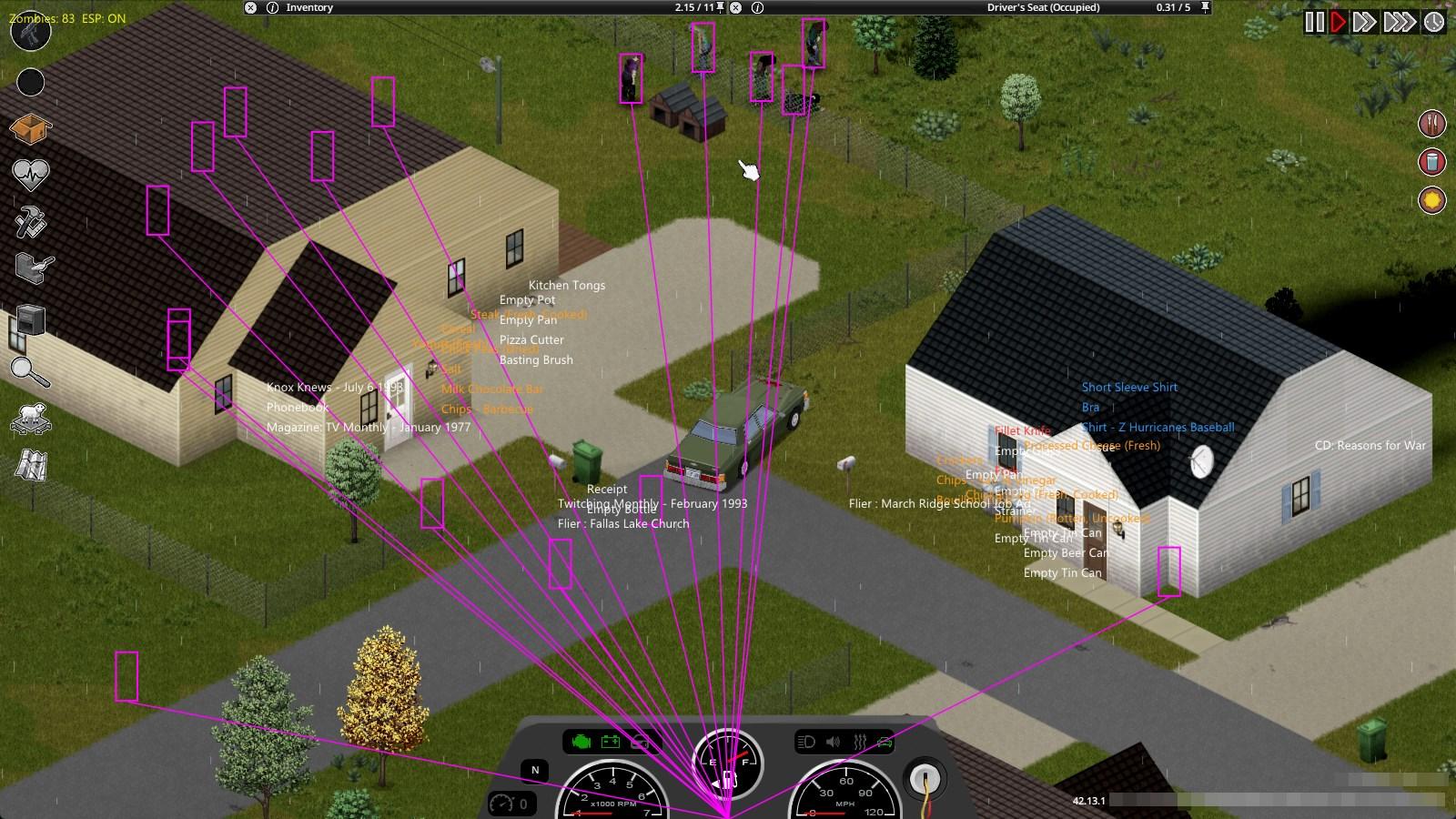1456x819 pixels.
Task: Open the vehicle heater control
Action: tap(859, 743)
